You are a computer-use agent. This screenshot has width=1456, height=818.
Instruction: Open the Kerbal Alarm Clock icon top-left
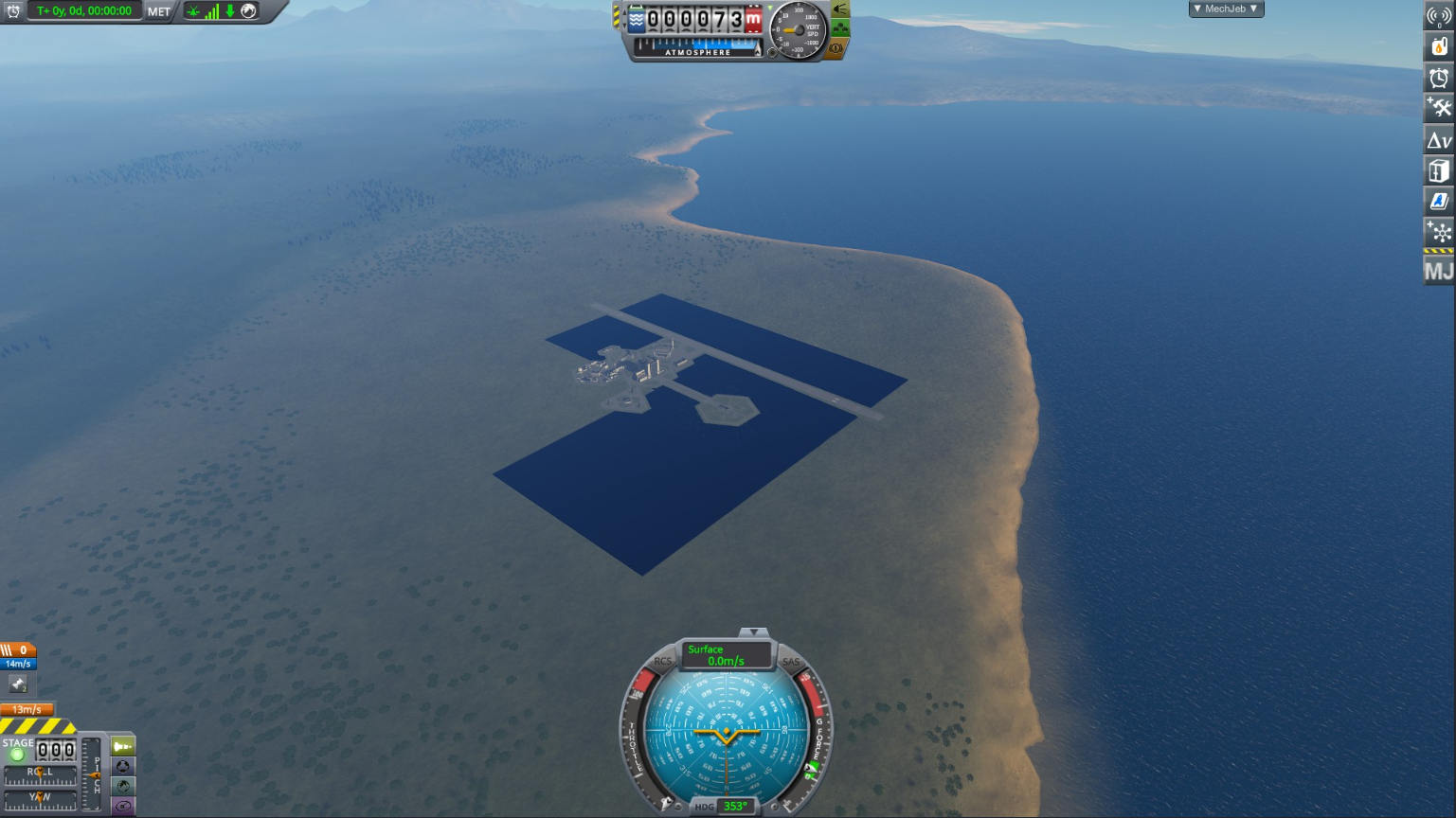pos(14,12)
